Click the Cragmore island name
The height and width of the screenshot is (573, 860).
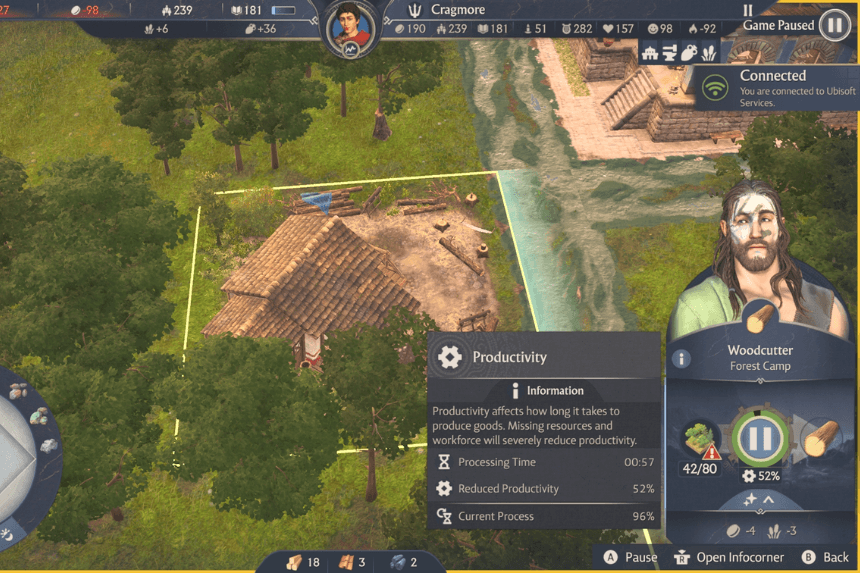point(458,10)
